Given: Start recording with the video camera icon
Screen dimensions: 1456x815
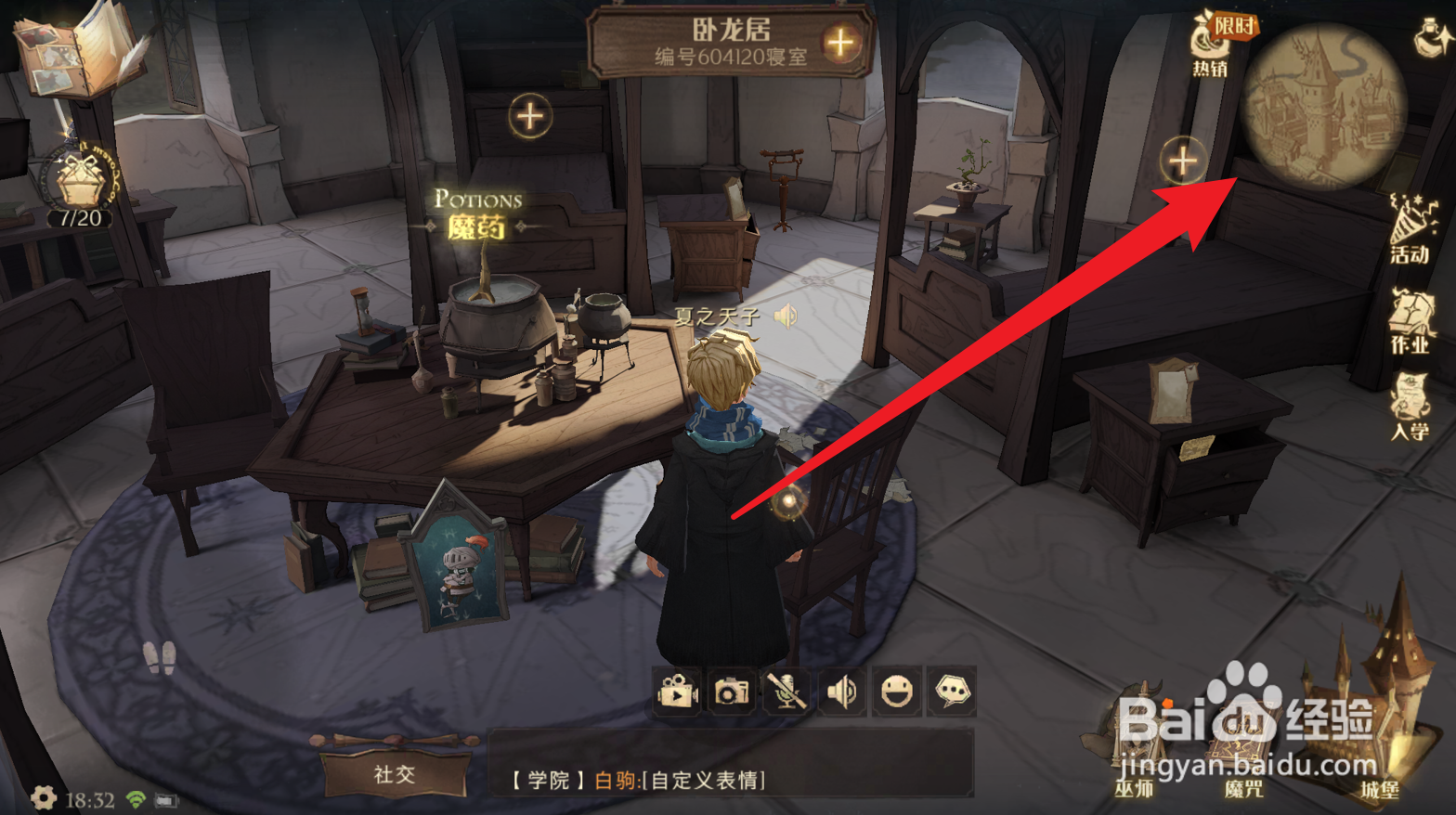Looking at the screenshot, I should (676, 692).
